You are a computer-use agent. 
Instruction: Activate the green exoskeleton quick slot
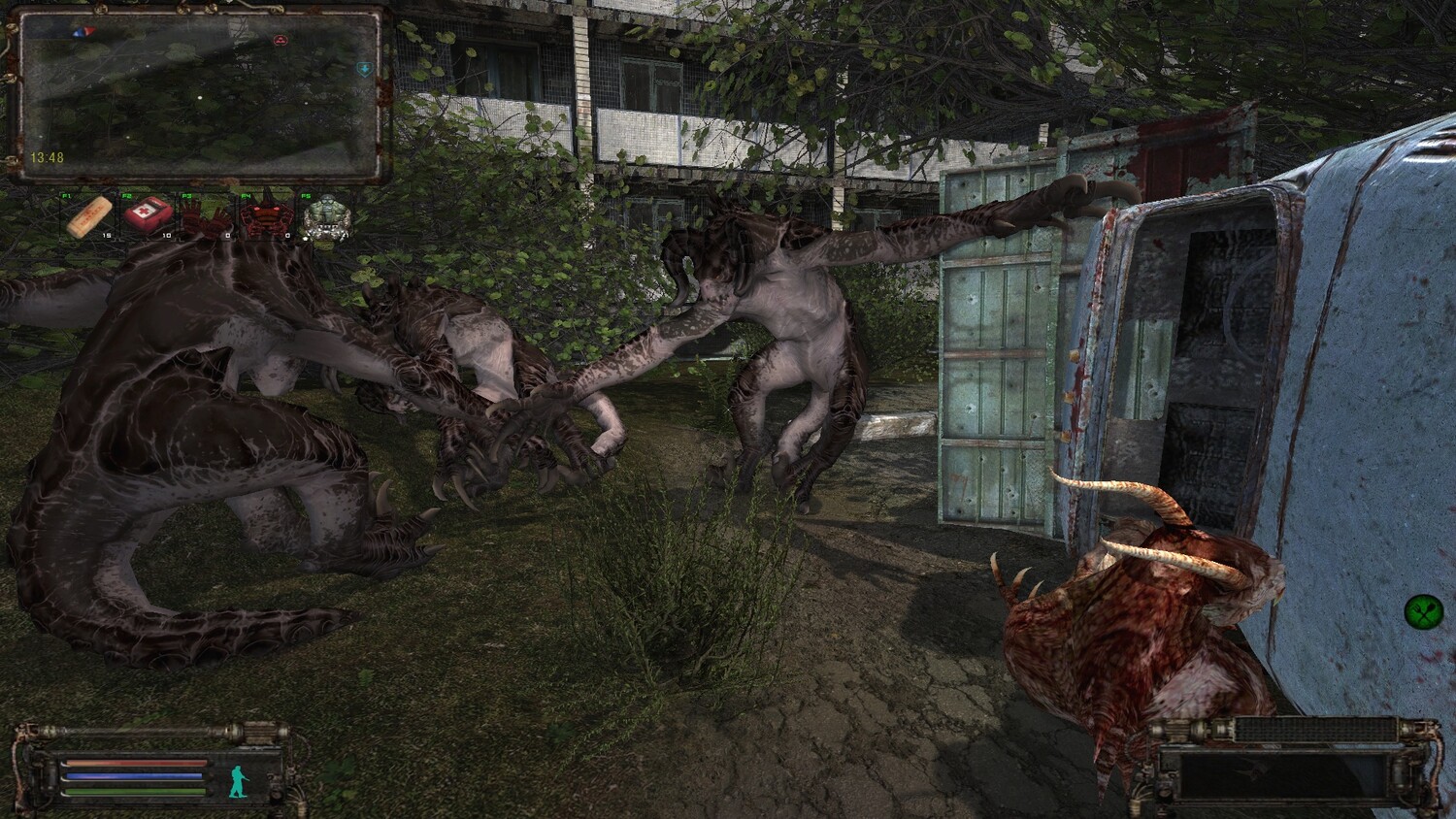[323, 218]
